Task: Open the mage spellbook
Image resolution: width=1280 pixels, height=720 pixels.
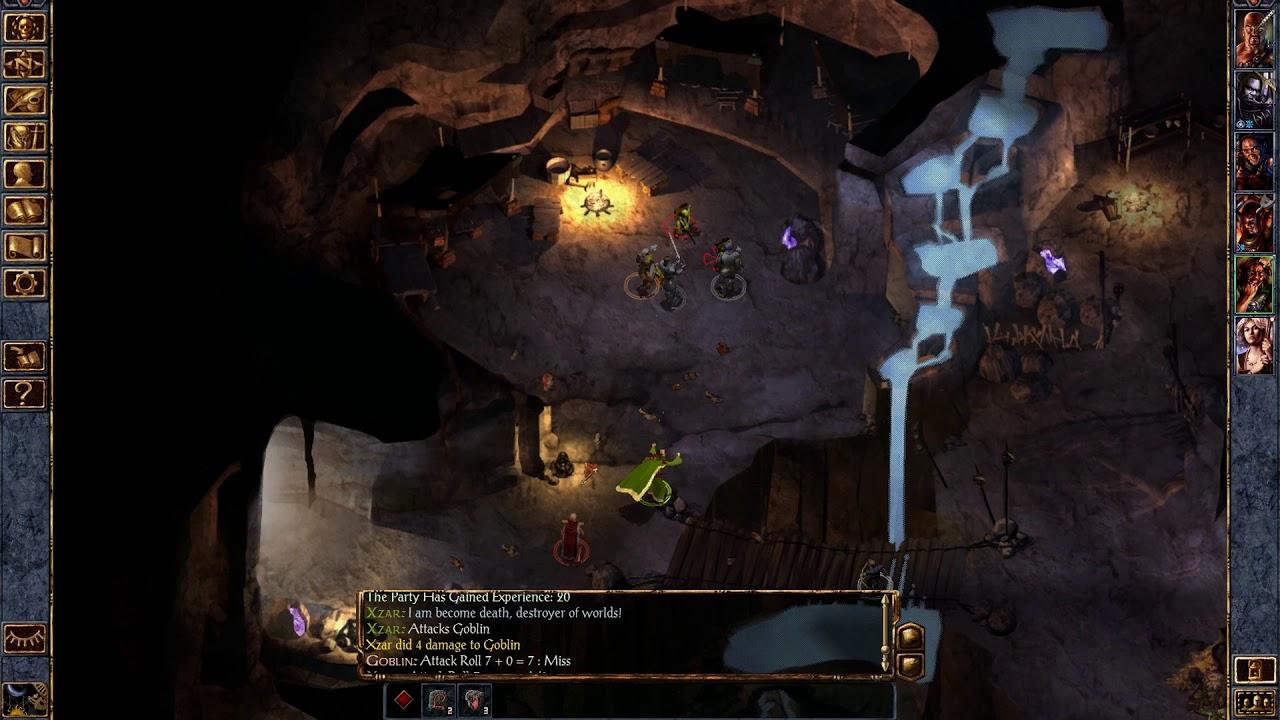Action: 24,210
